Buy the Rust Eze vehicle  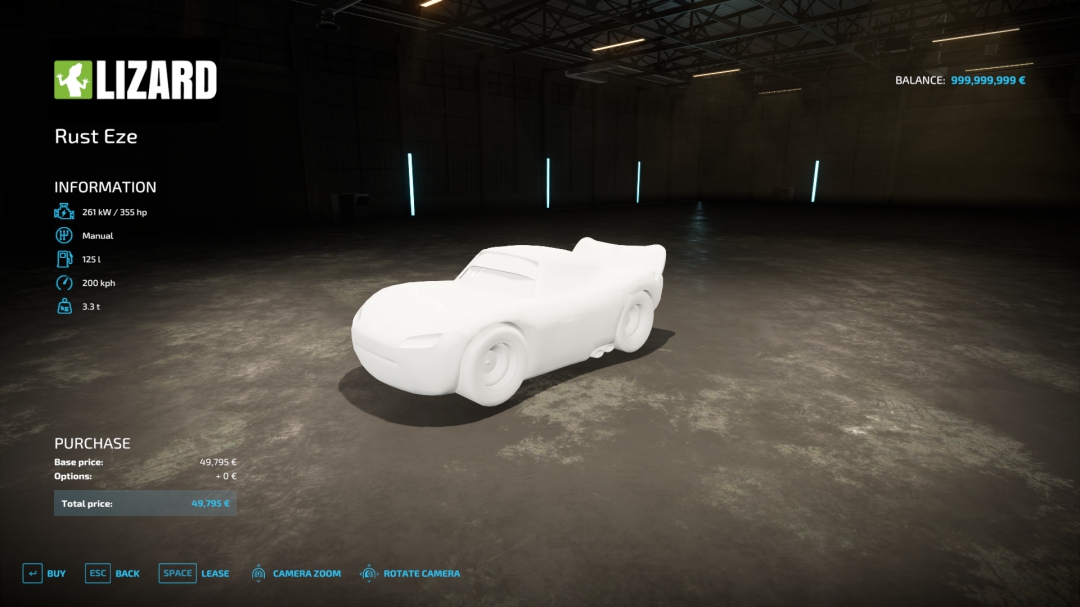coord(44,574)
